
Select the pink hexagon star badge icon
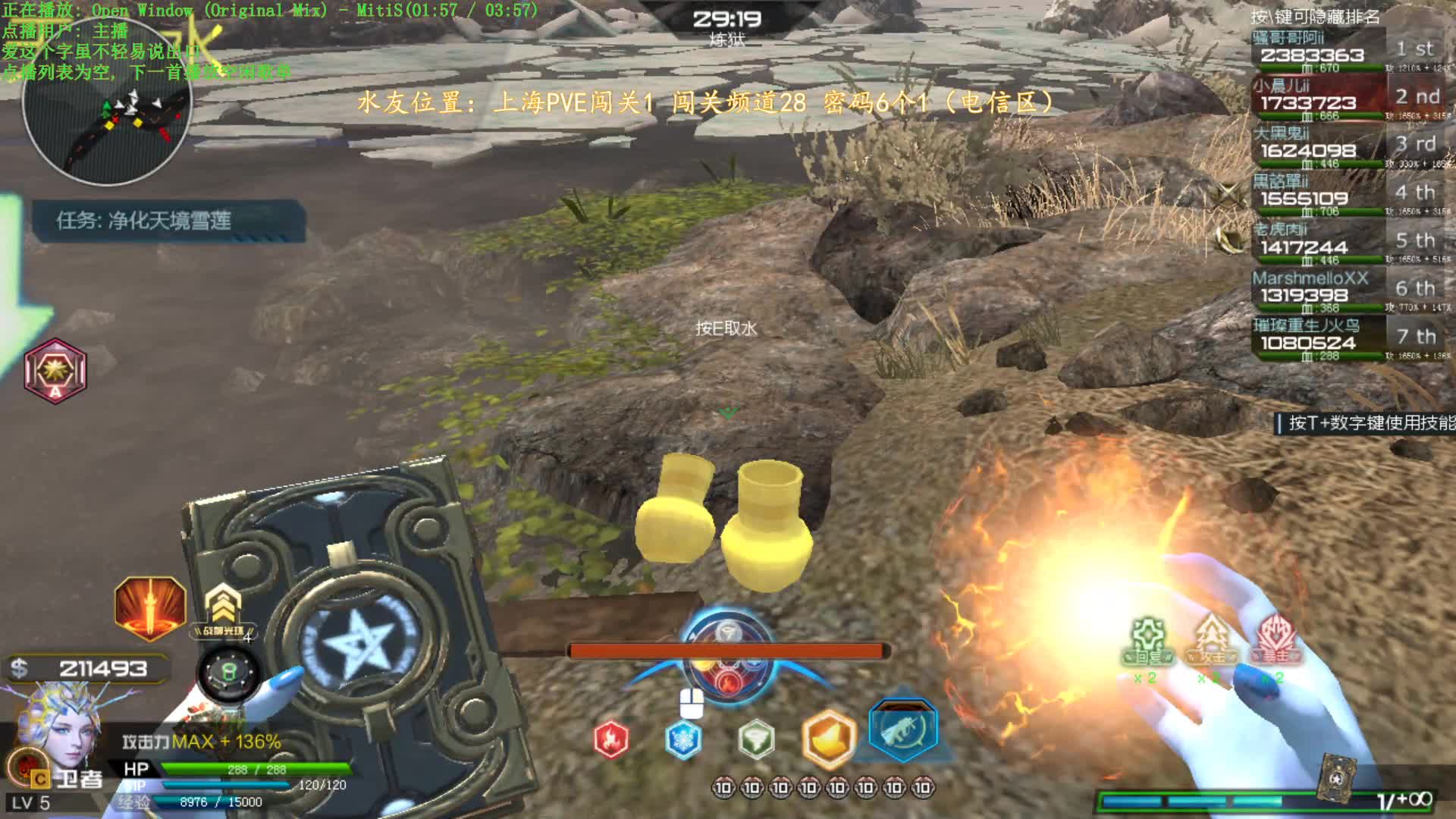(x=55, y=371)
